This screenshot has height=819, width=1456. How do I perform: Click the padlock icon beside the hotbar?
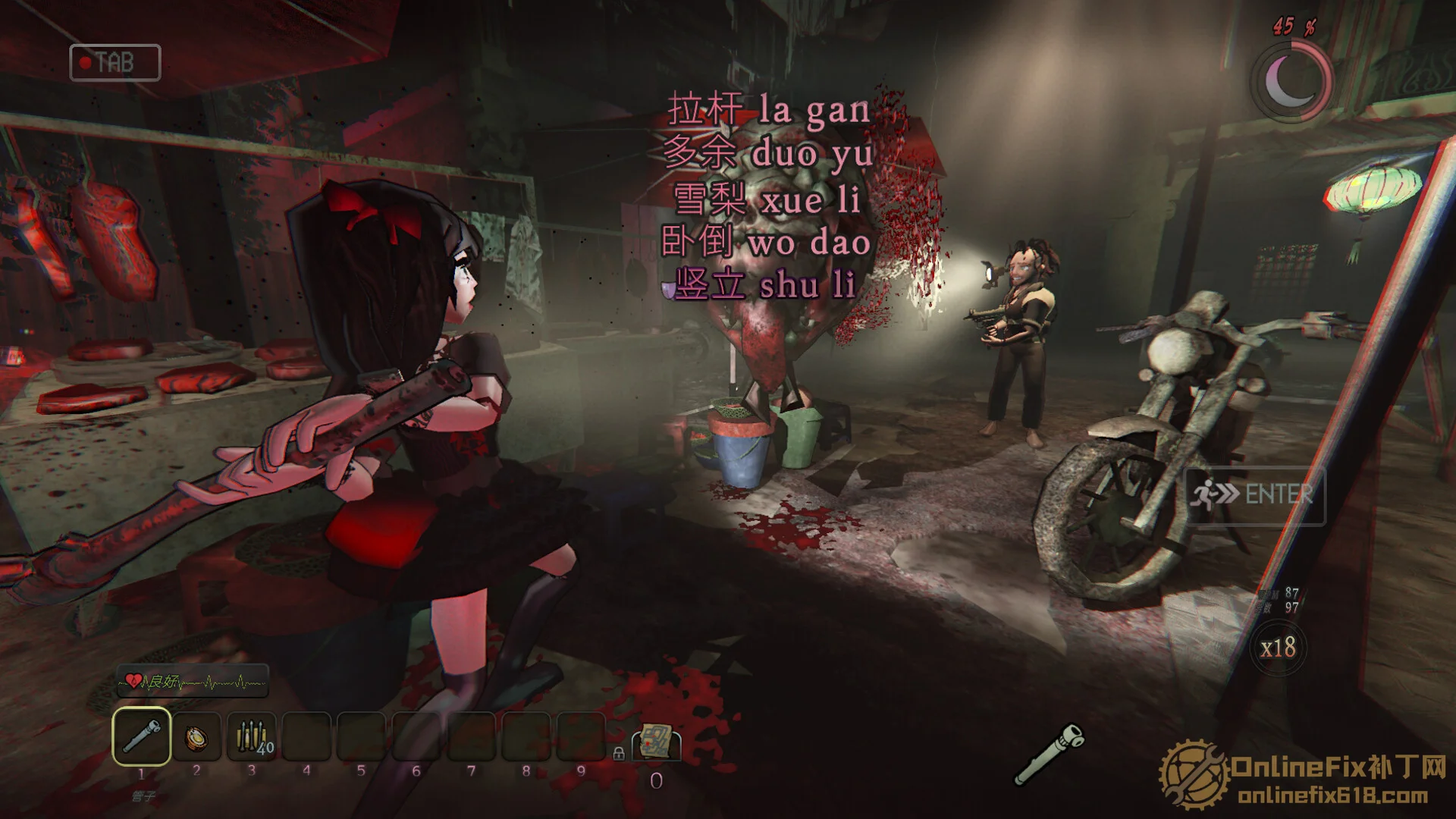pos(619,753)
